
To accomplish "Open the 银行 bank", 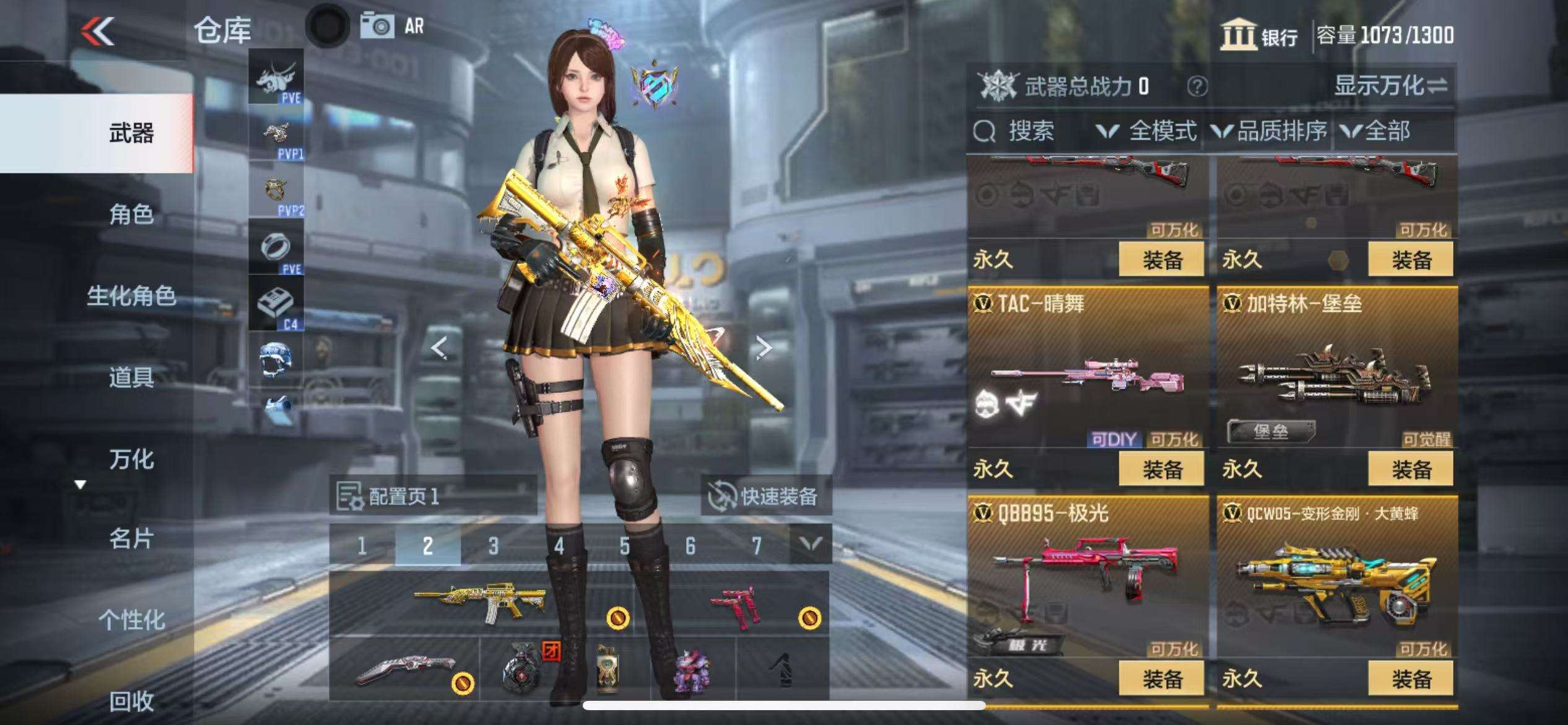I will (x=1259, y=35).
